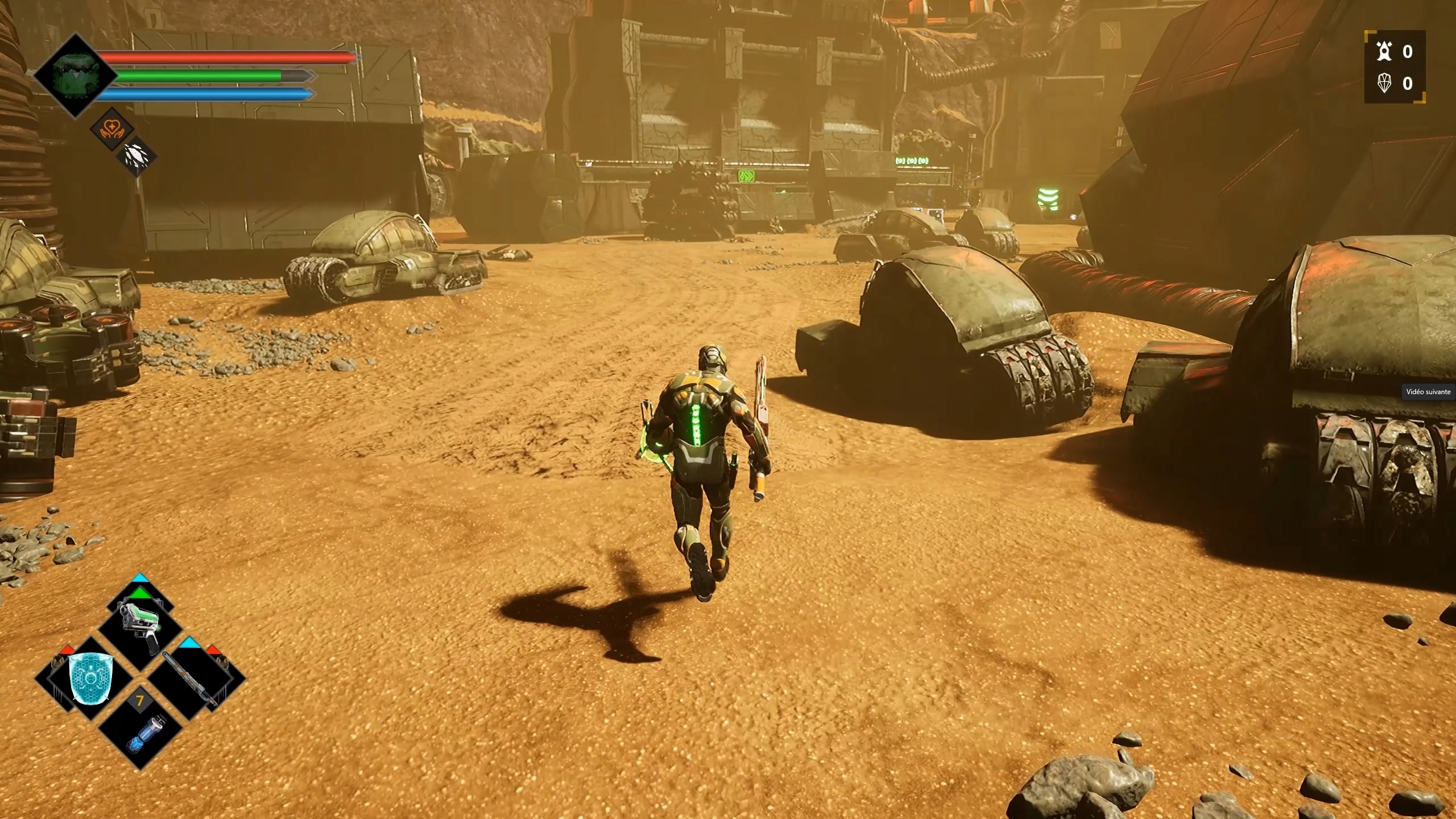This screenshot has width=1456, height=819.
Task: Choose the long rifle weapon slot
Action: [191, 679]
